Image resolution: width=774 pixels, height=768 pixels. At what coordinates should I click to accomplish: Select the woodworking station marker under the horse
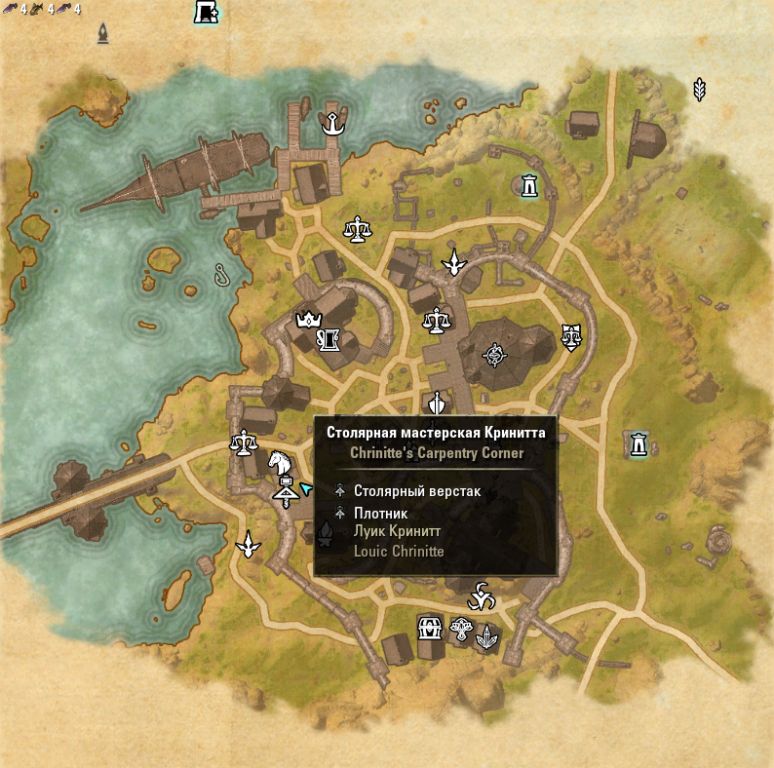coord(286,491)
